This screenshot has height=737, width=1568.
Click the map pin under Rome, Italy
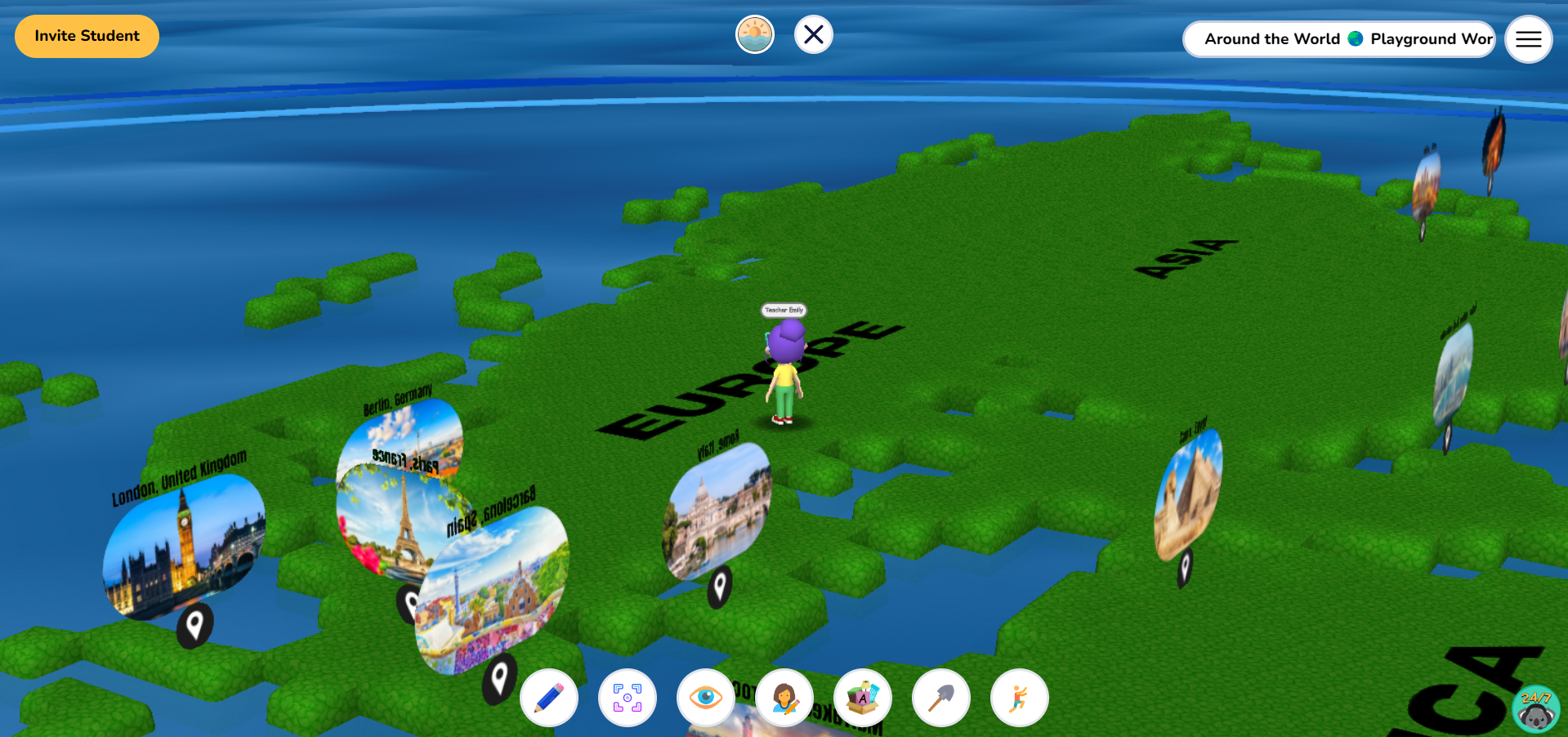pos(720,586)
